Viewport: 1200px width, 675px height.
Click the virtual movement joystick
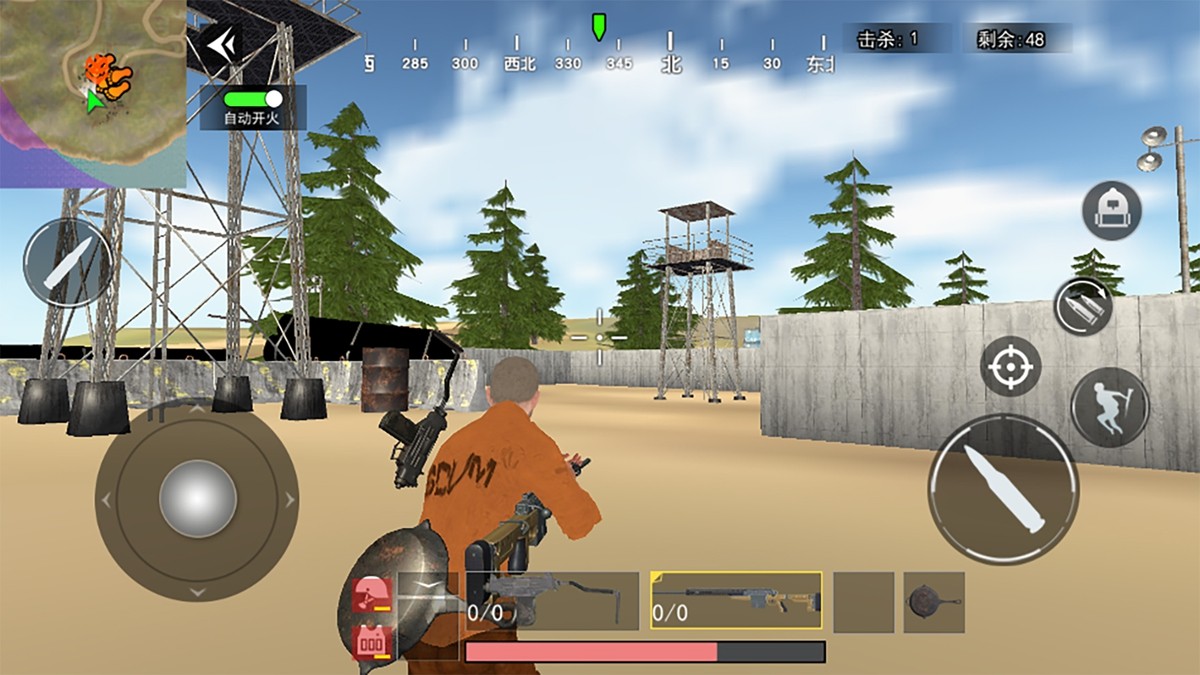197,498
